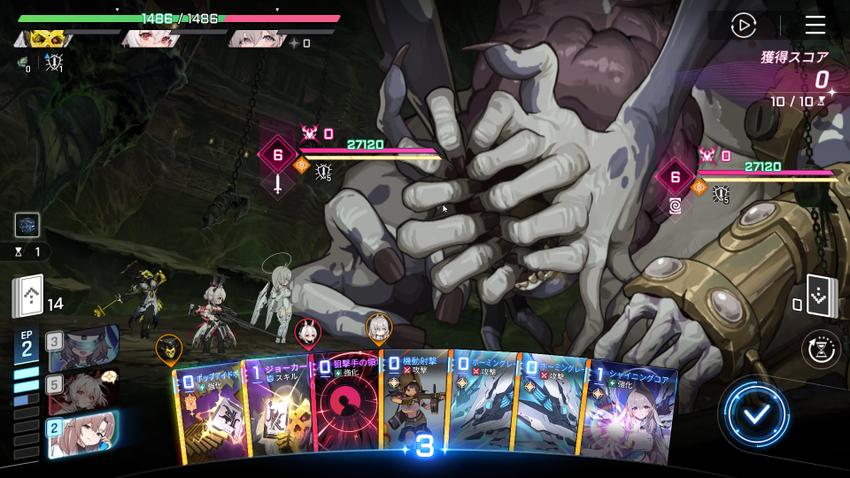Open the hamburger menu
Viewport: 850px width, 478px height.
(815, 25)
